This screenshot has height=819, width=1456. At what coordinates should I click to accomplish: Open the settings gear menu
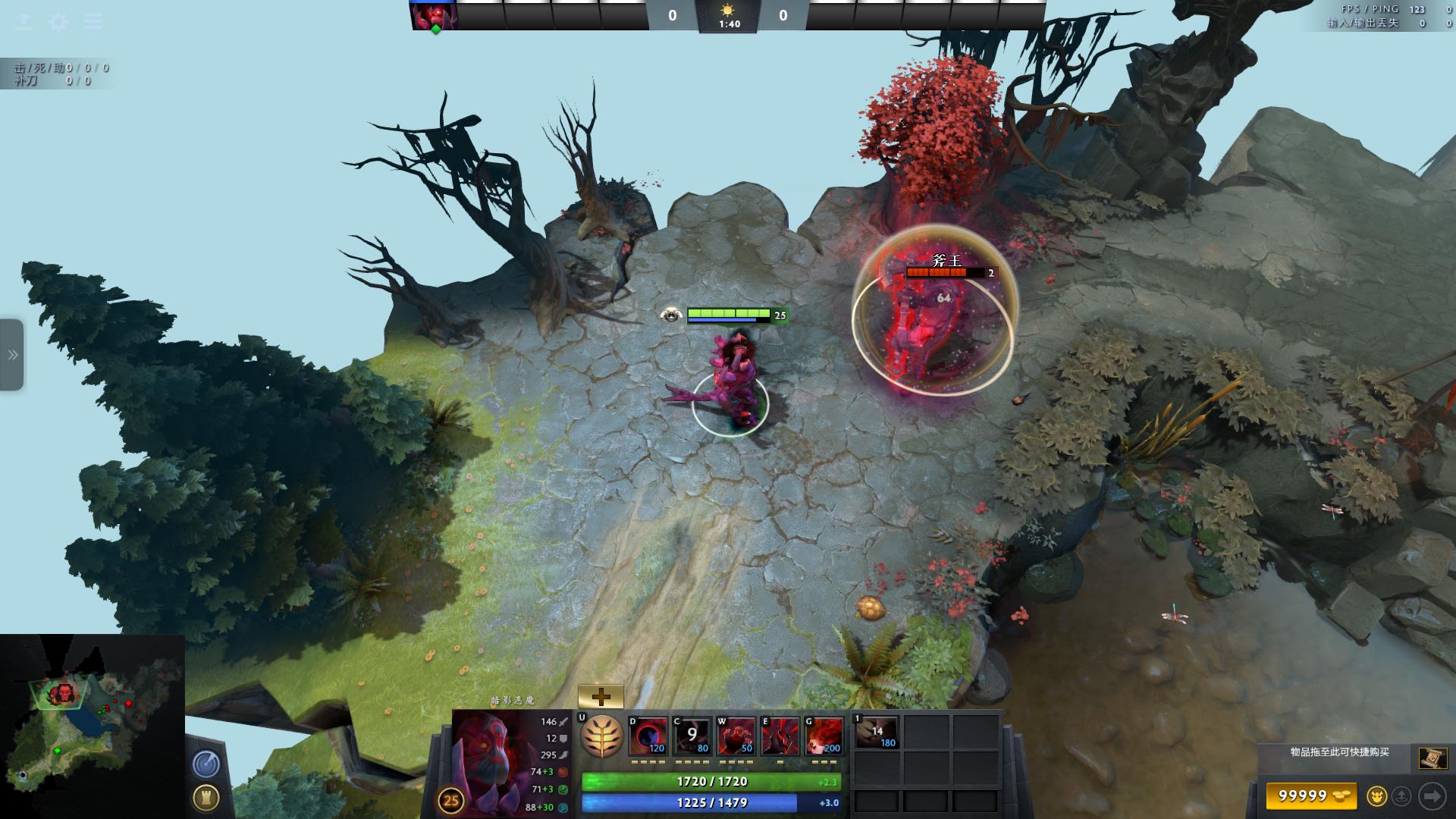[x=58, y=21]
